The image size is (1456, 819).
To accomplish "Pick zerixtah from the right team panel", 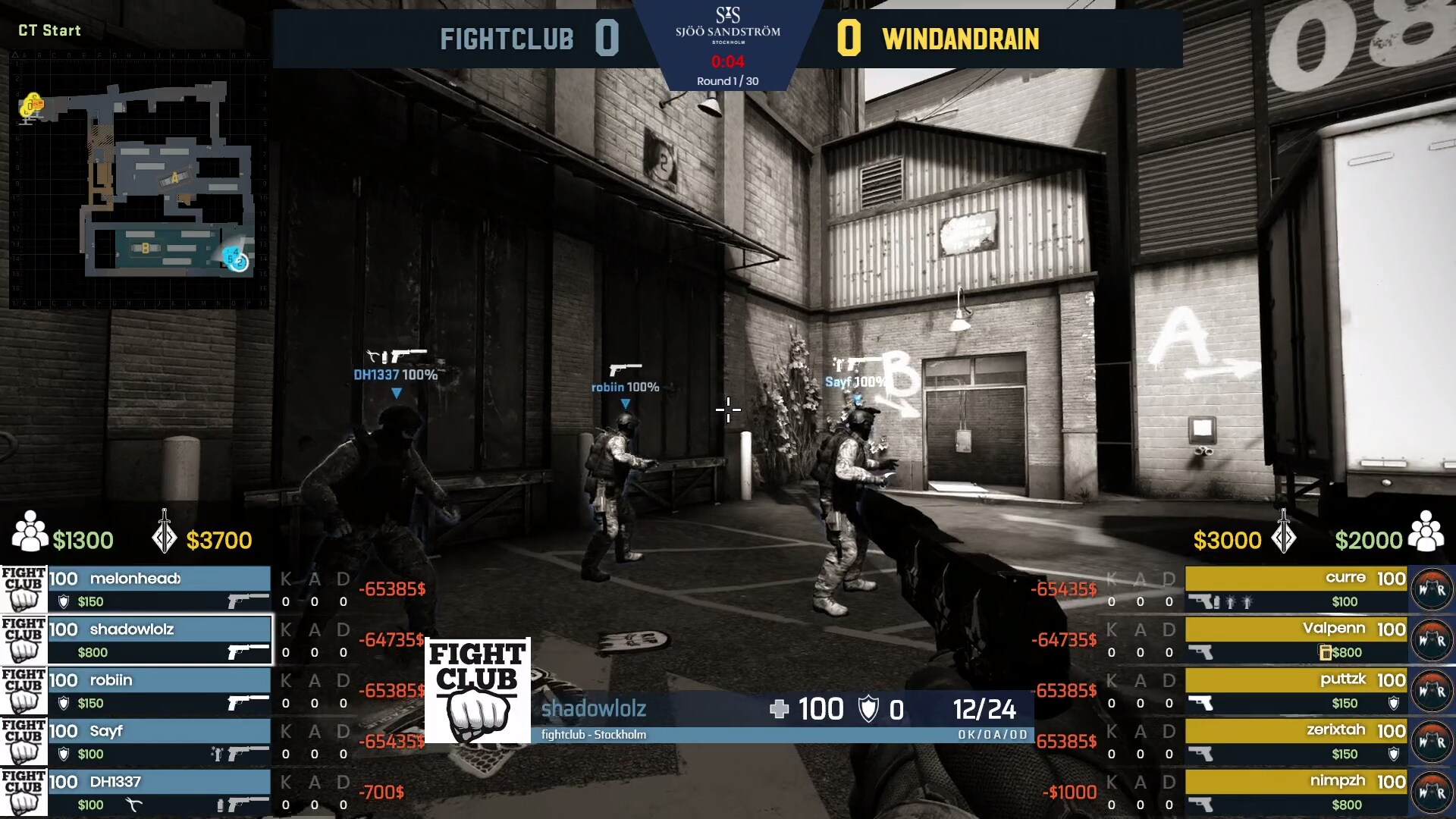I will click(1296, 742).
